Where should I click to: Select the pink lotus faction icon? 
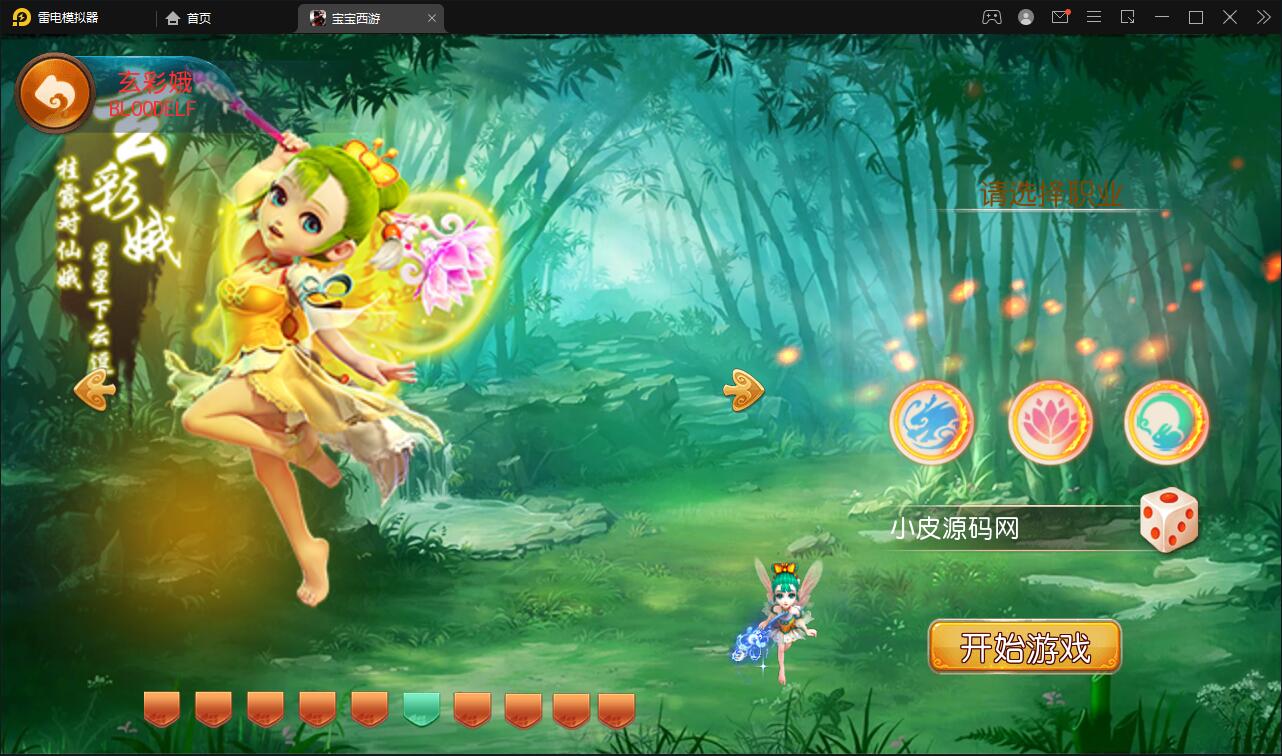[1049, 421]
